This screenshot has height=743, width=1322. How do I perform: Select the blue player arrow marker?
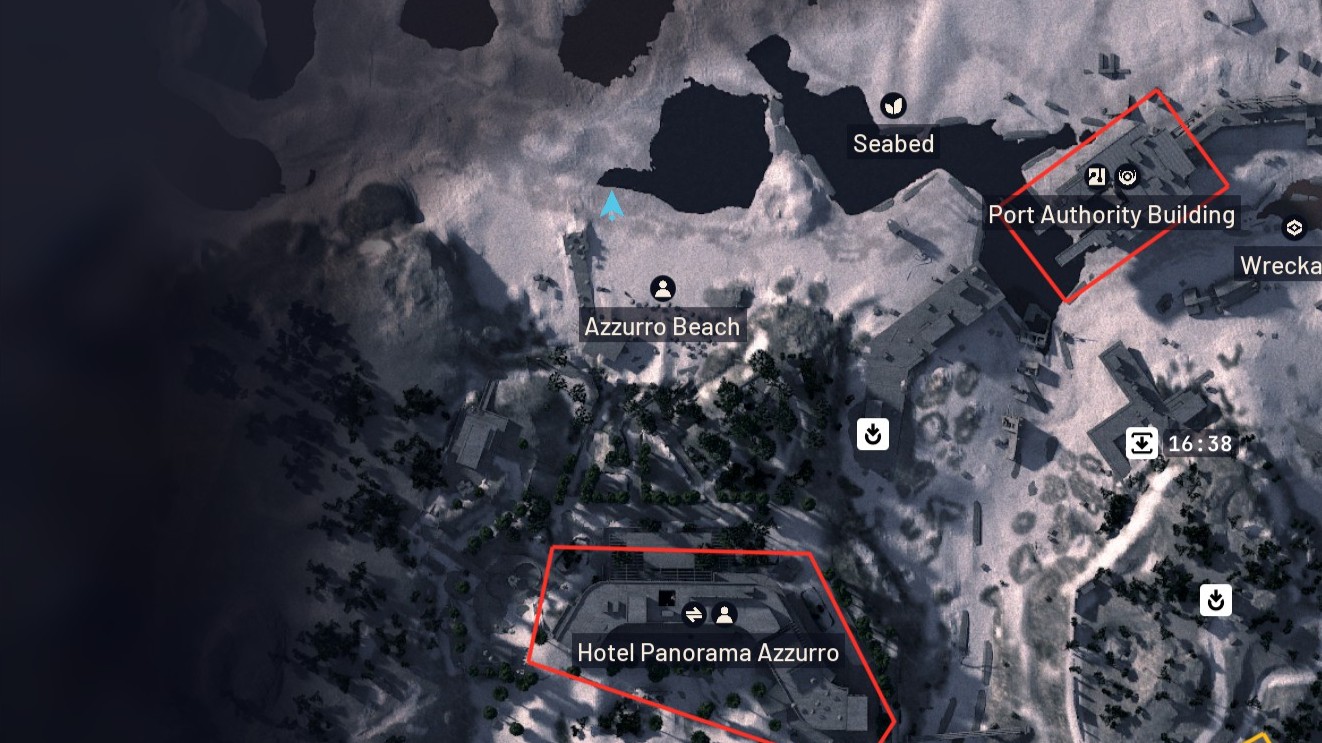click(611, 206)
